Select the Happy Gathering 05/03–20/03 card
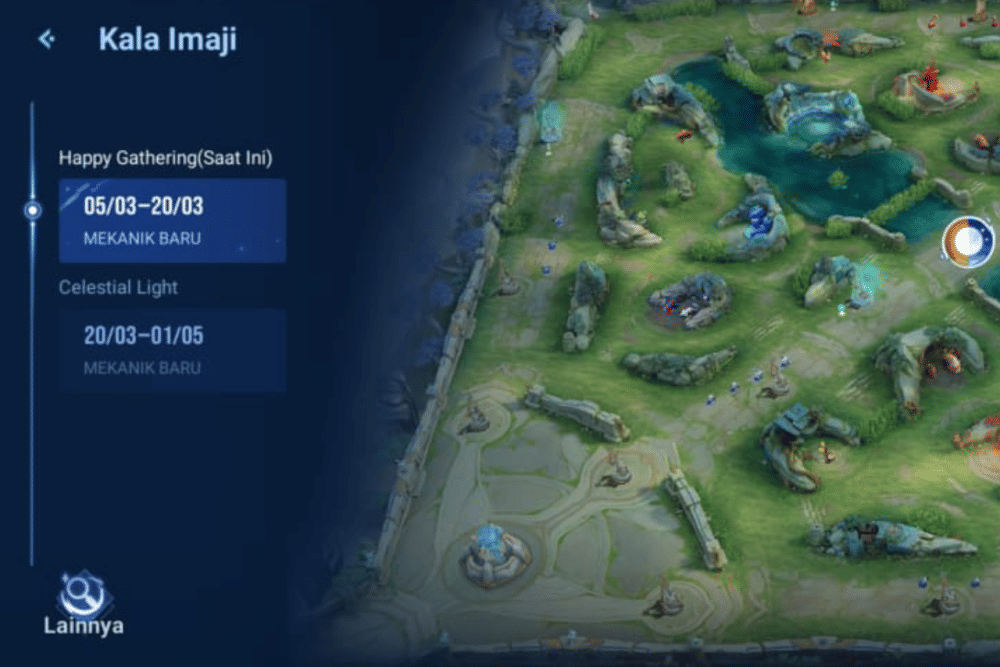The width and height of the screenshot is (1000, 667). 172,220
